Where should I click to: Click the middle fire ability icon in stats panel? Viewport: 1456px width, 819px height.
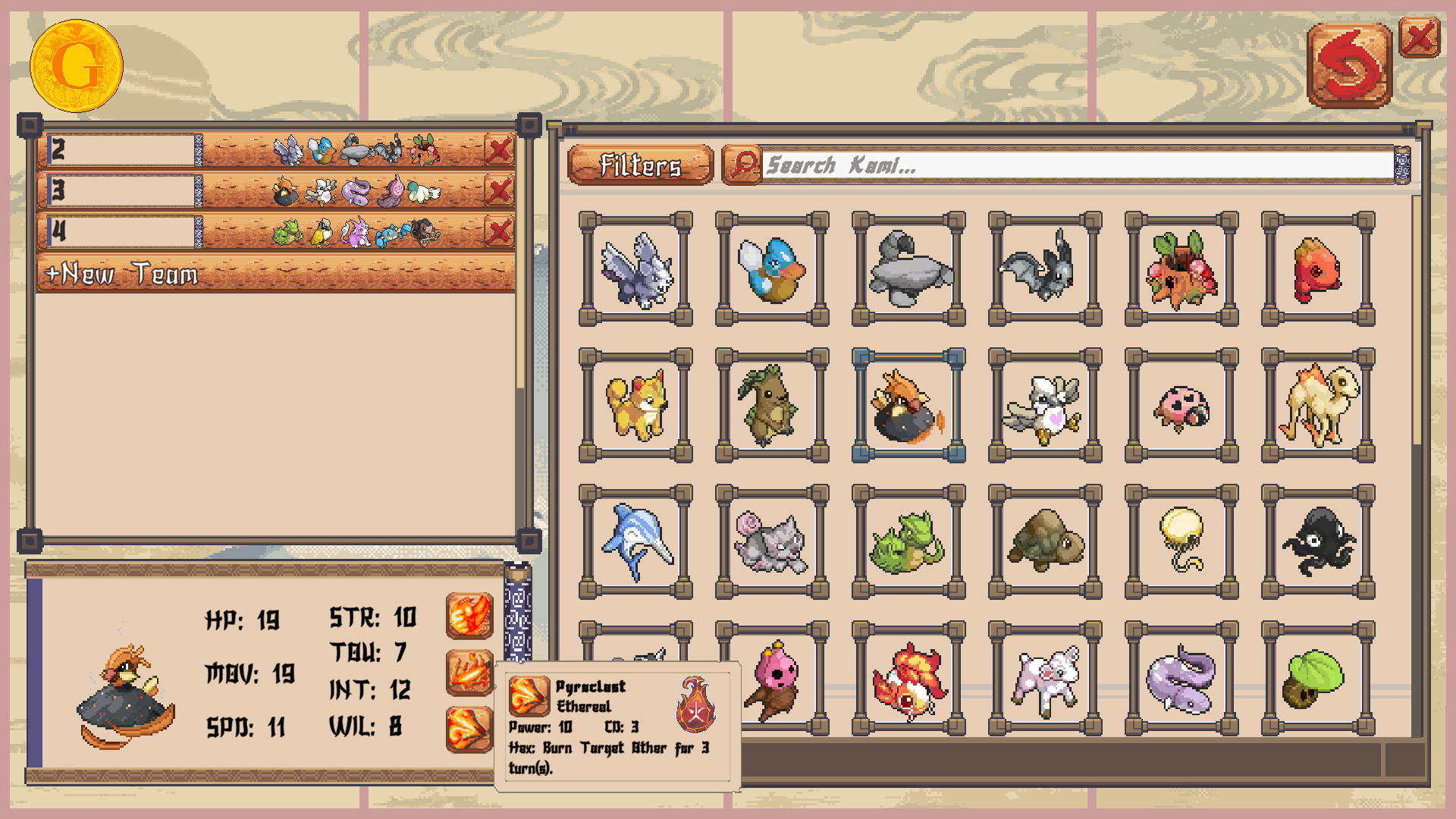(x=468, y=671)
